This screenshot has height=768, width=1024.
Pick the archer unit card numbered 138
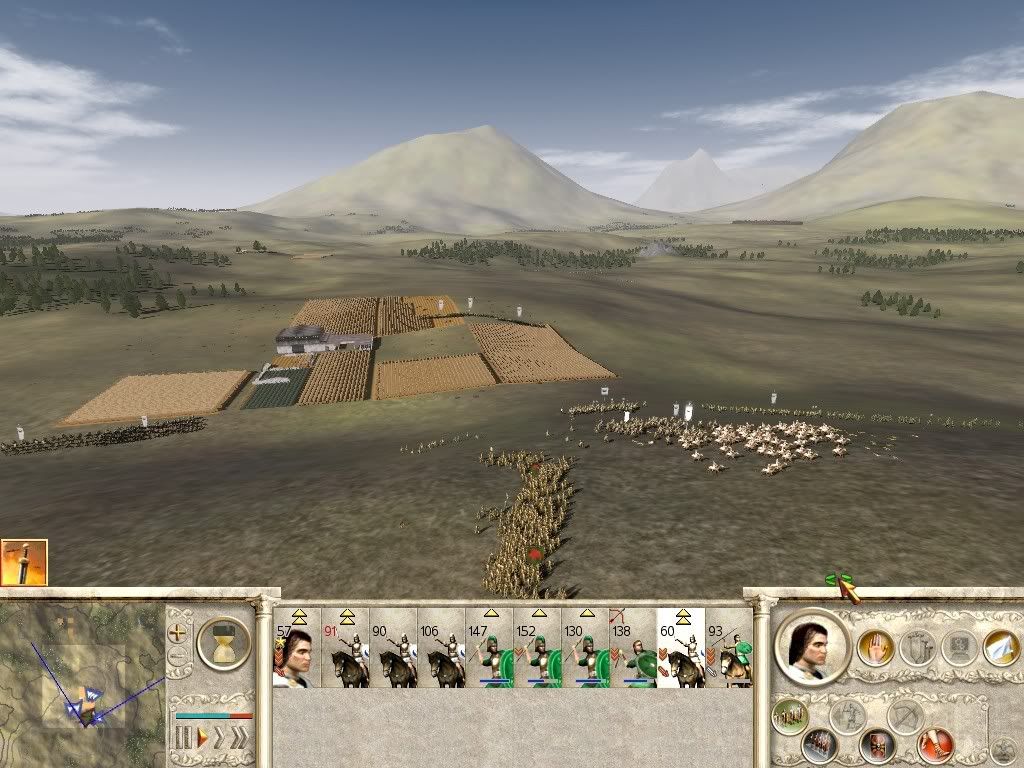click(x=633, y=648)
